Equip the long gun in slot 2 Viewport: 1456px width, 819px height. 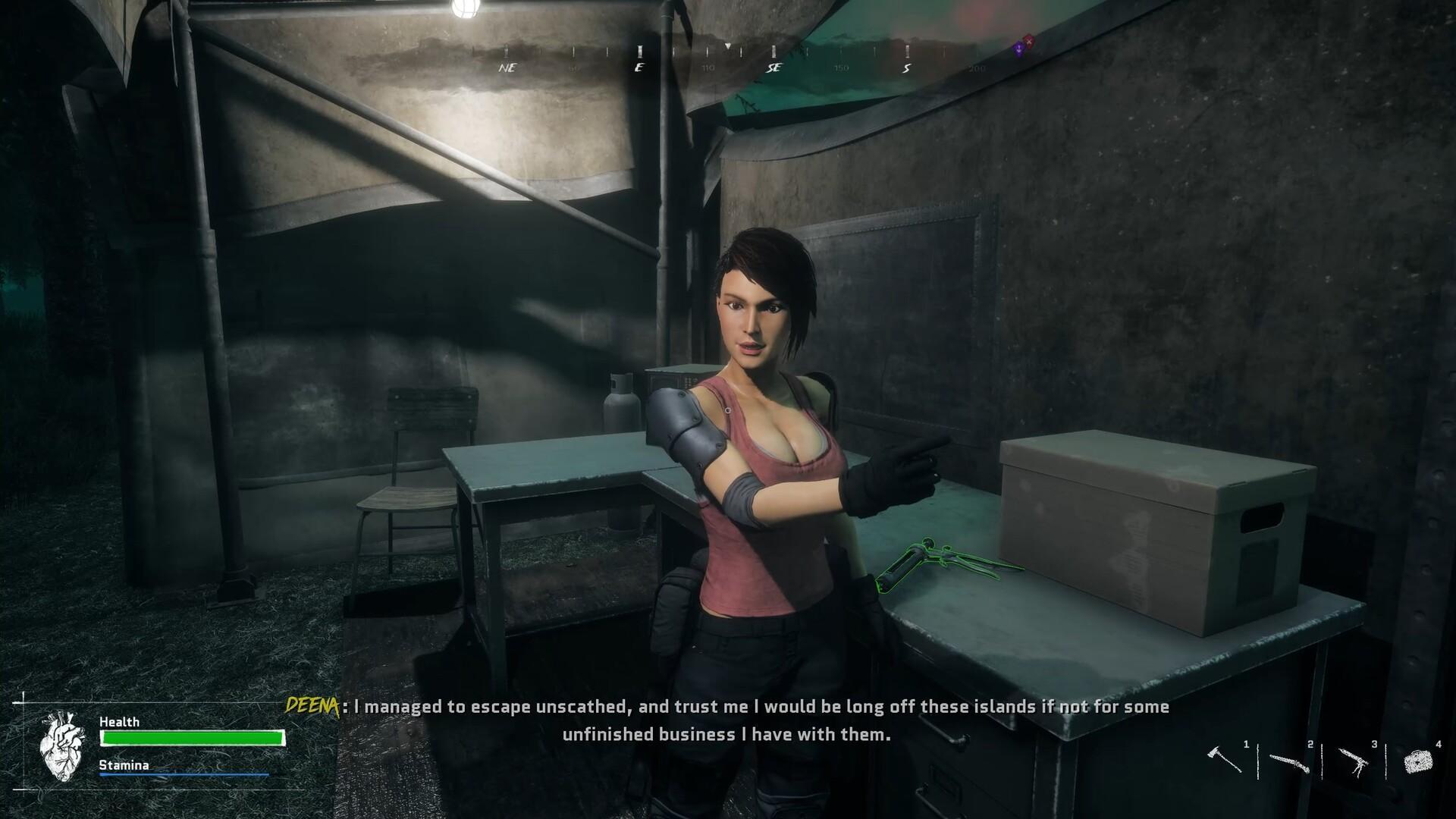point(1289,761)
